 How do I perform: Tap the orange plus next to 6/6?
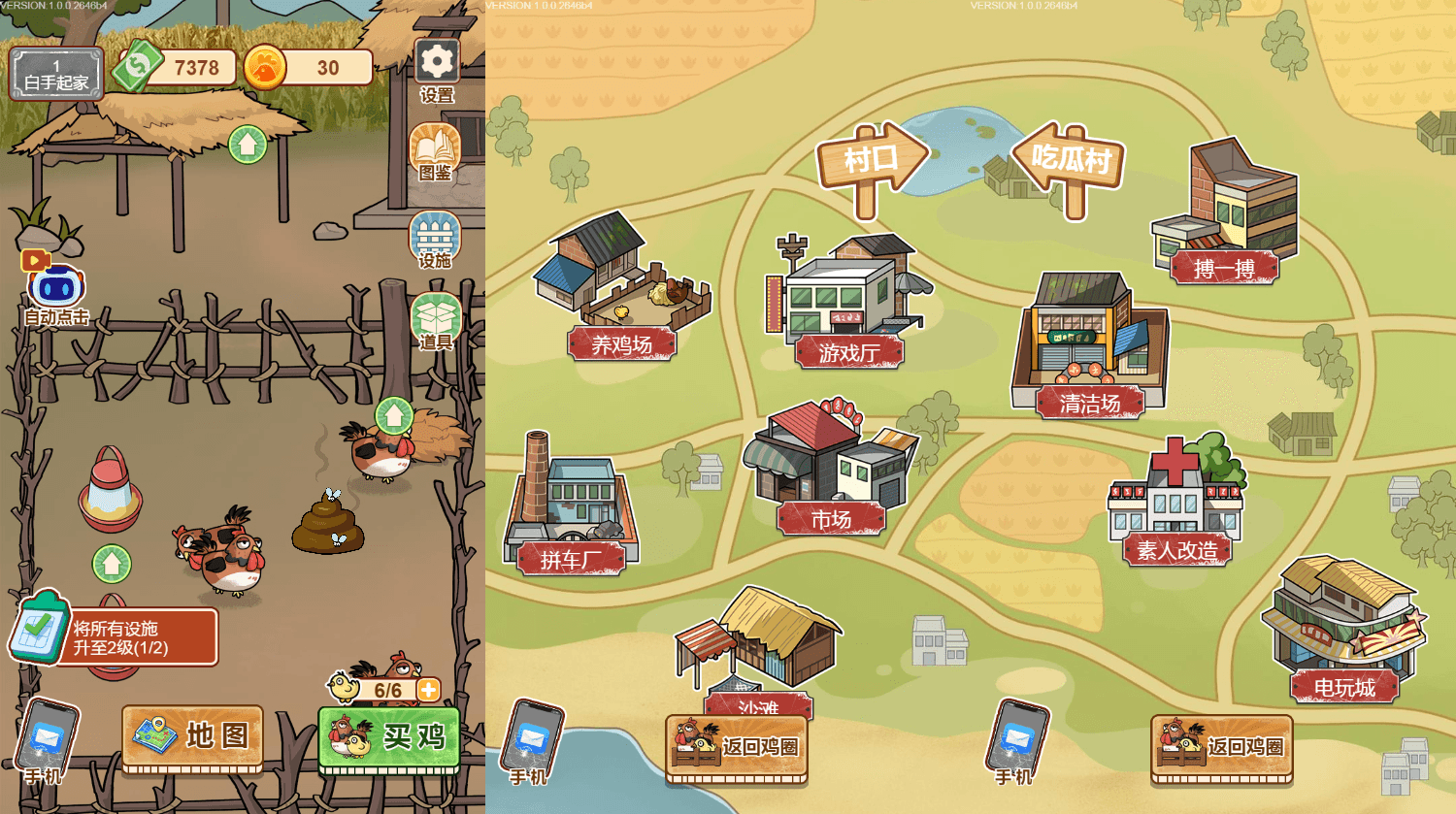coord(428,690)
